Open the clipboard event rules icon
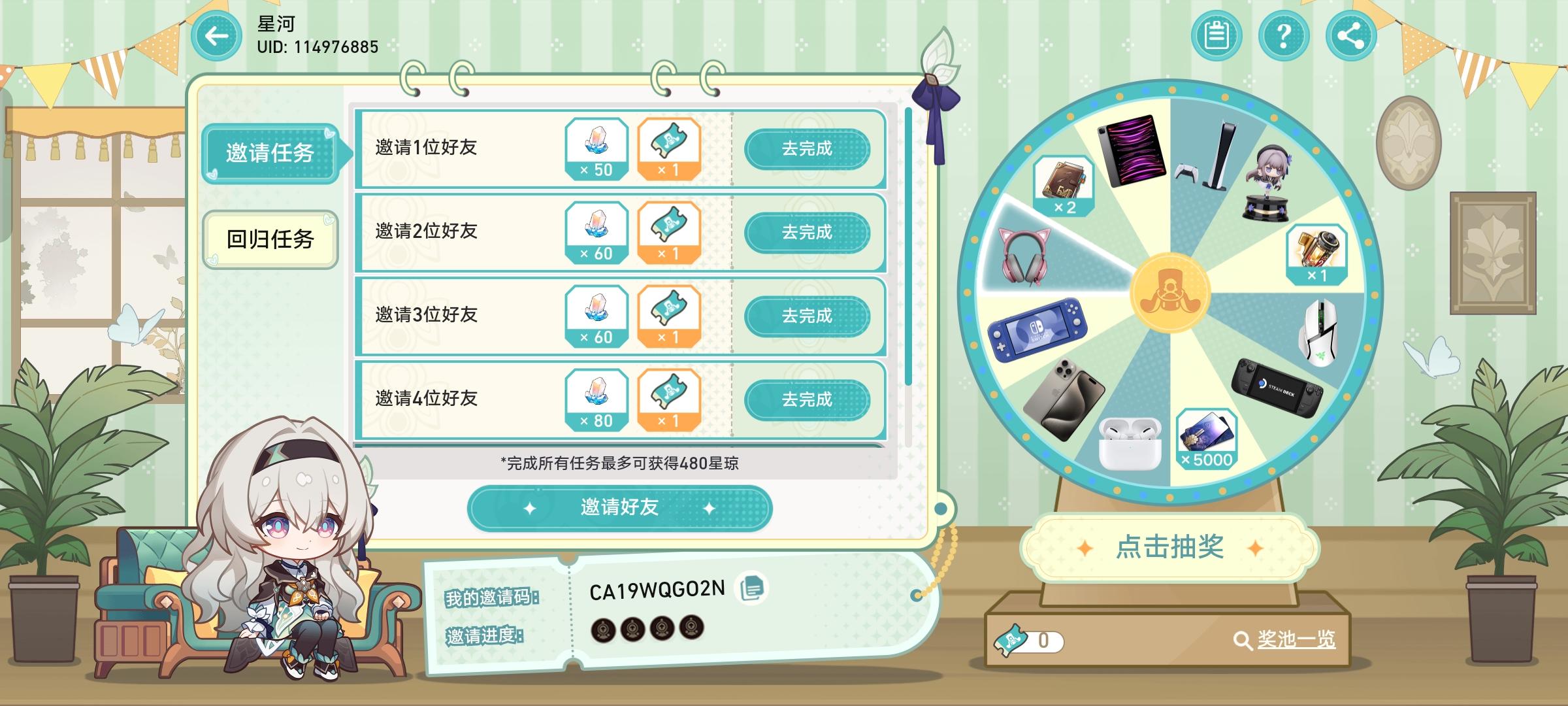 [1215, 36]
